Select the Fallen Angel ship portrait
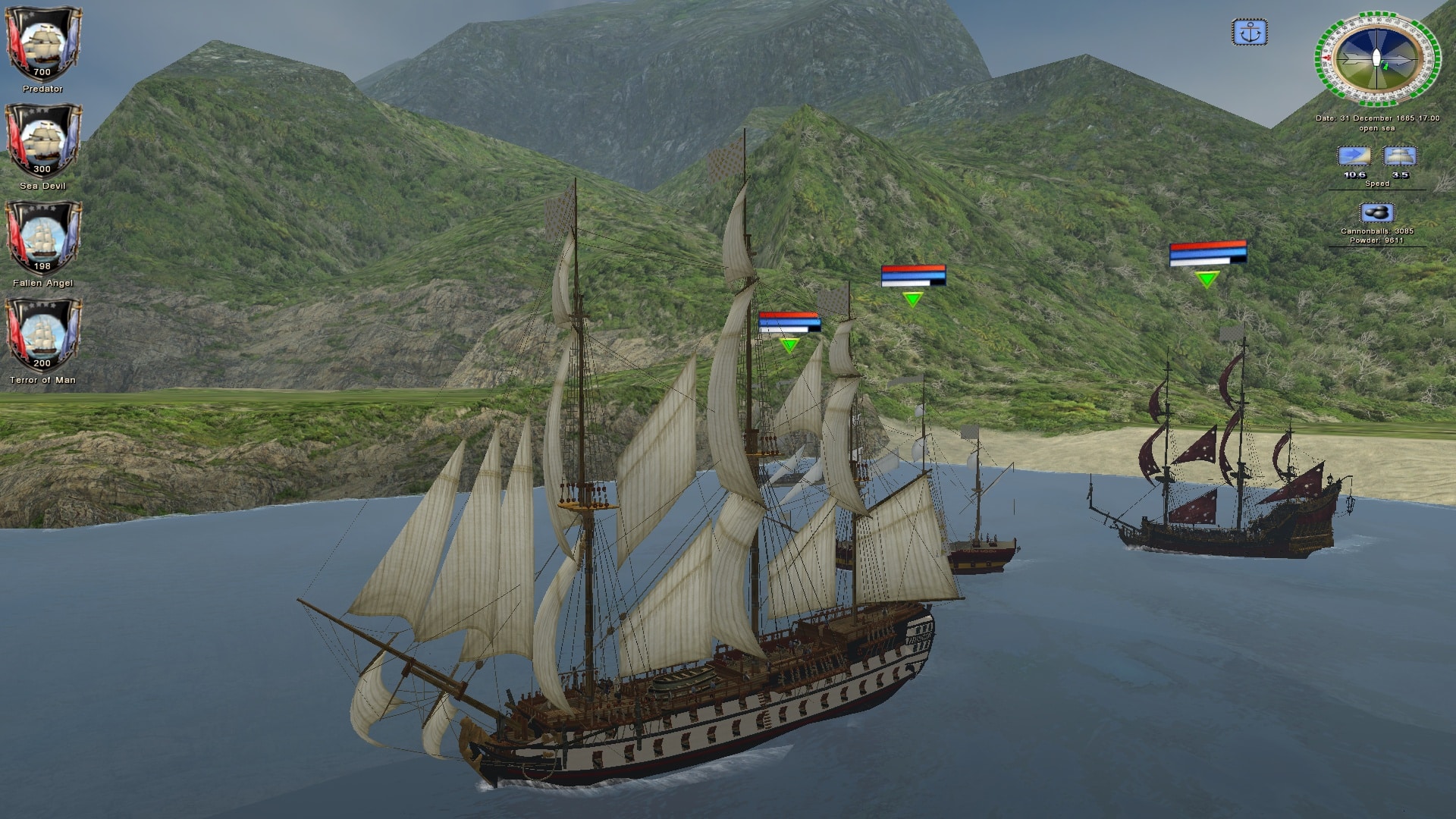This screenshot has width=1456, height=819. click(42, 237)
